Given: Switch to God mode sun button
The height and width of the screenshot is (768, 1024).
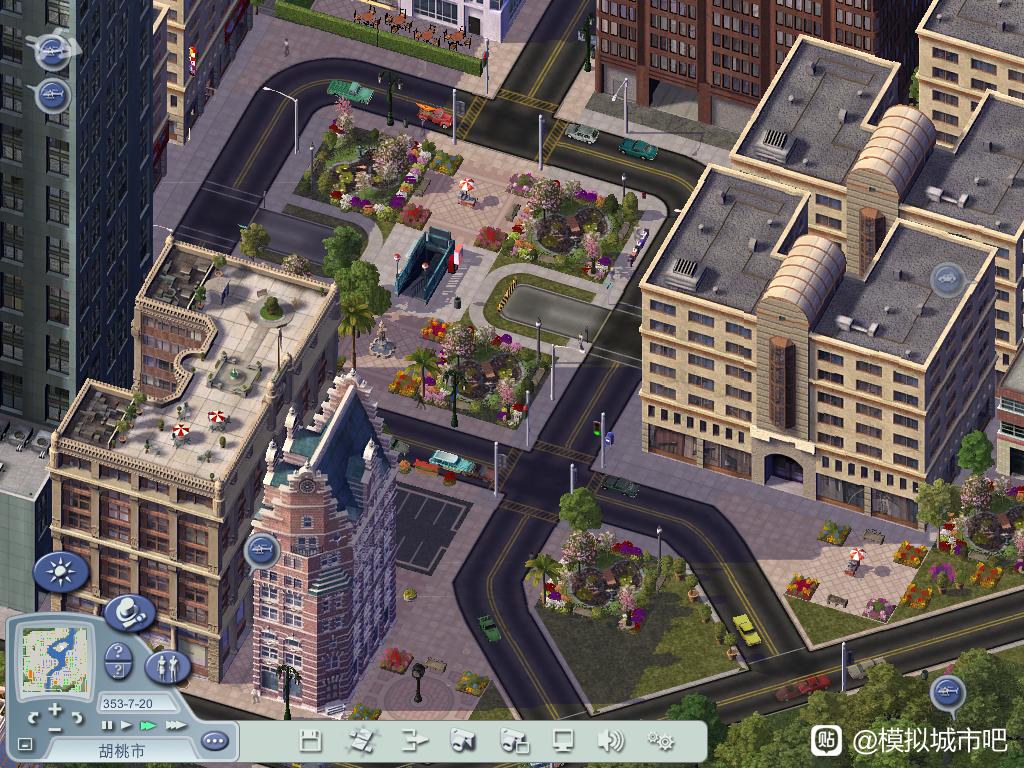Looking at the screenshot, I should (x=61, y=572).
